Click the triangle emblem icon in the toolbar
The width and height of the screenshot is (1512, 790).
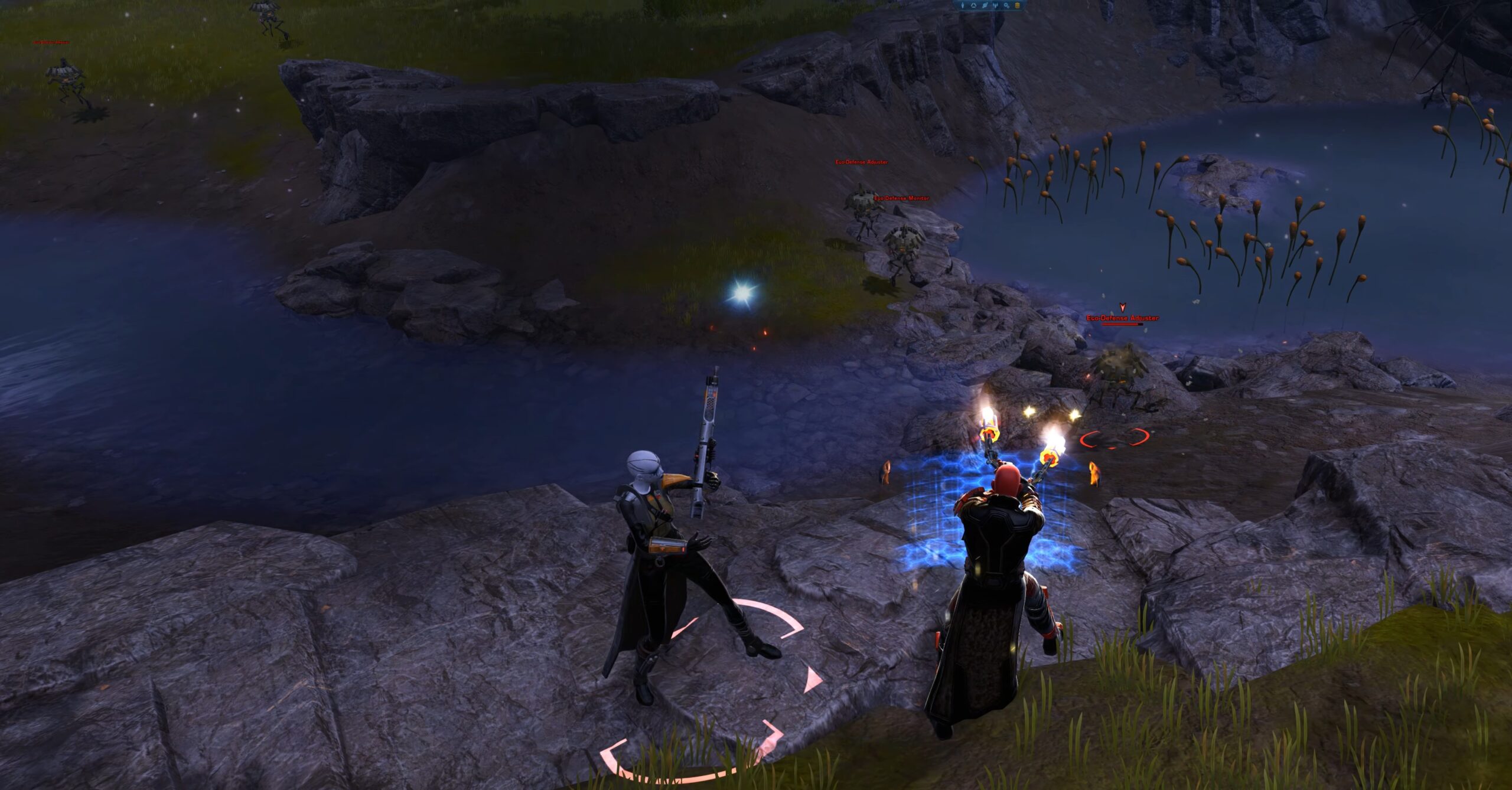coord(974,5)
